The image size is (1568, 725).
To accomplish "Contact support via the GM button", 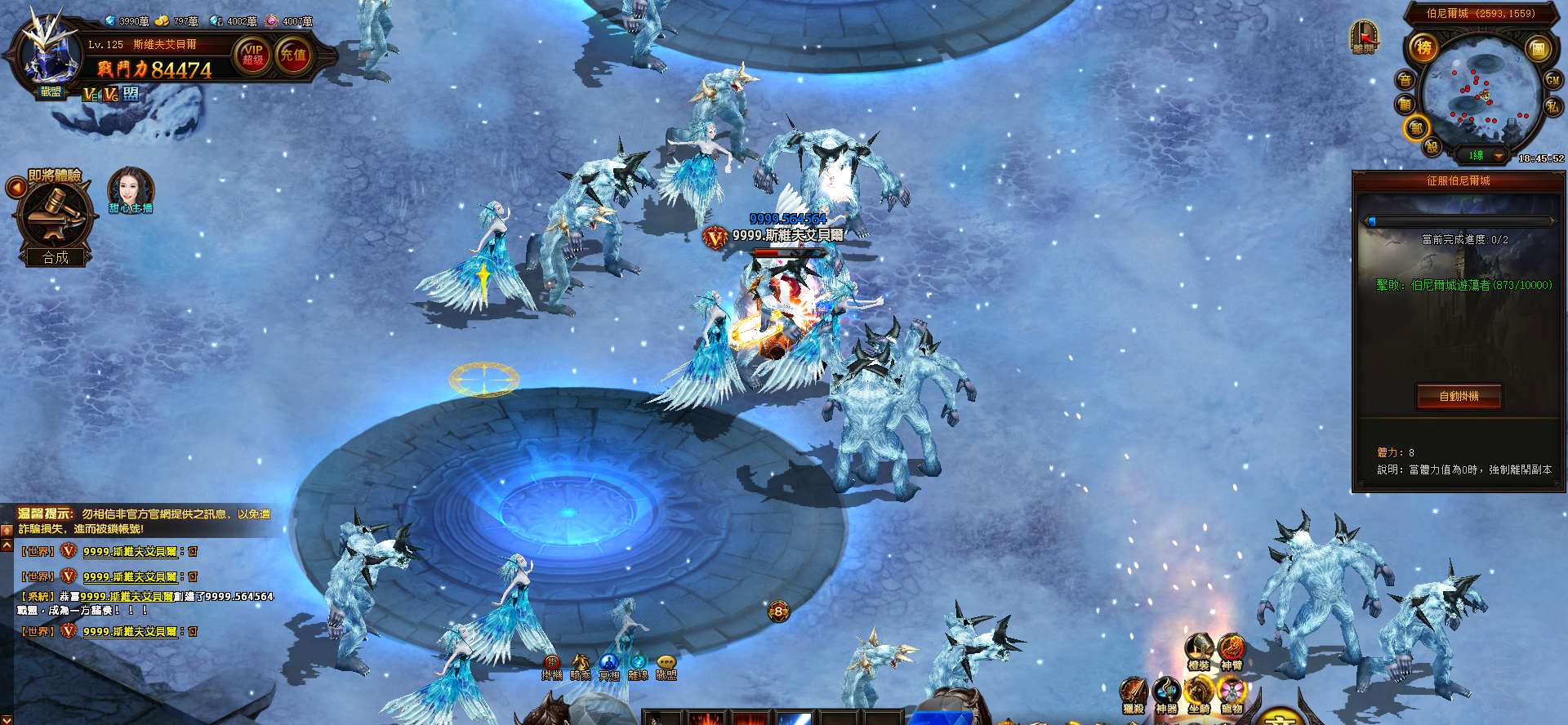I will coord(1552,80).
